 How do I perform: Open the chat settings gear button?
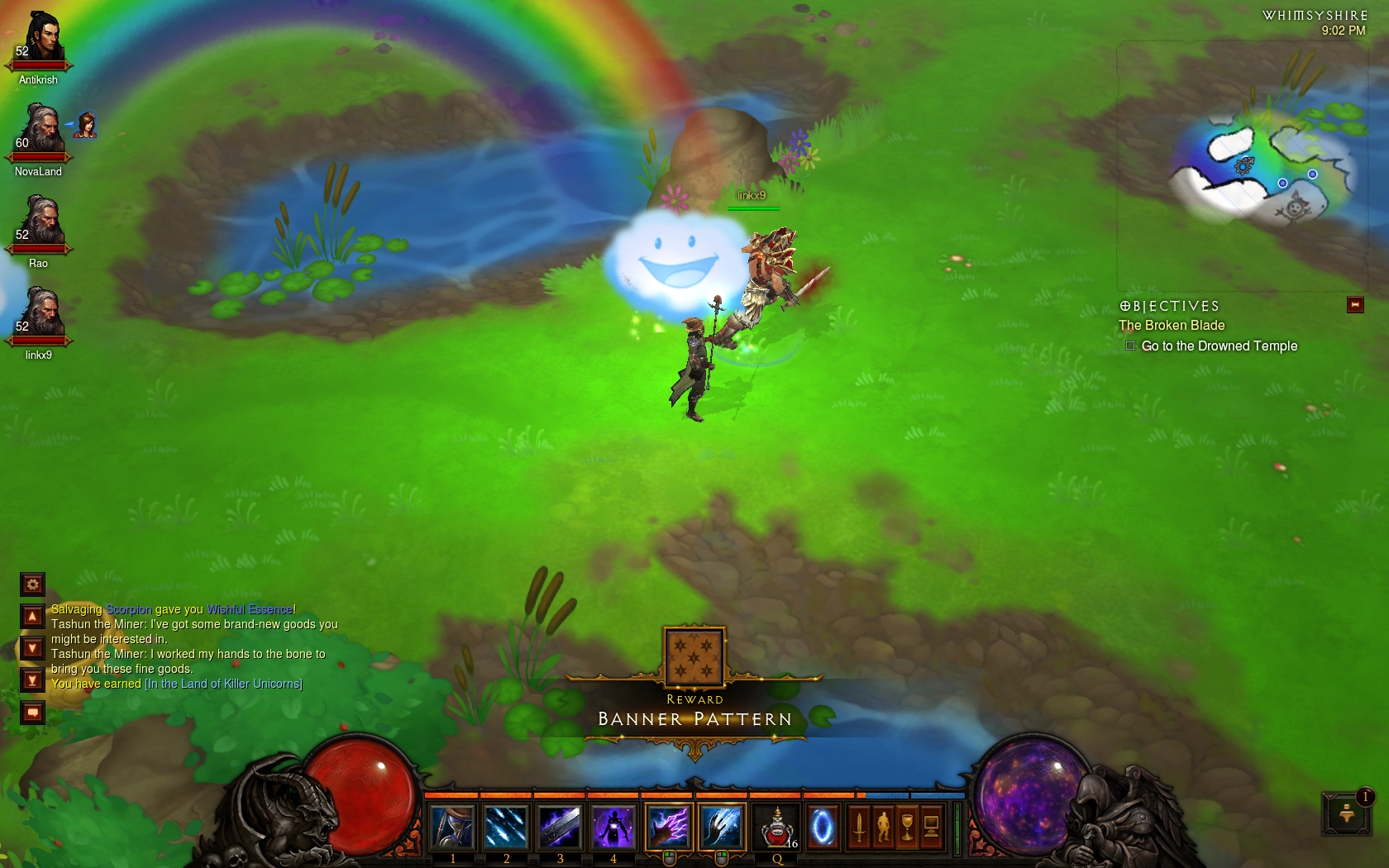click(x=32, y=584)
